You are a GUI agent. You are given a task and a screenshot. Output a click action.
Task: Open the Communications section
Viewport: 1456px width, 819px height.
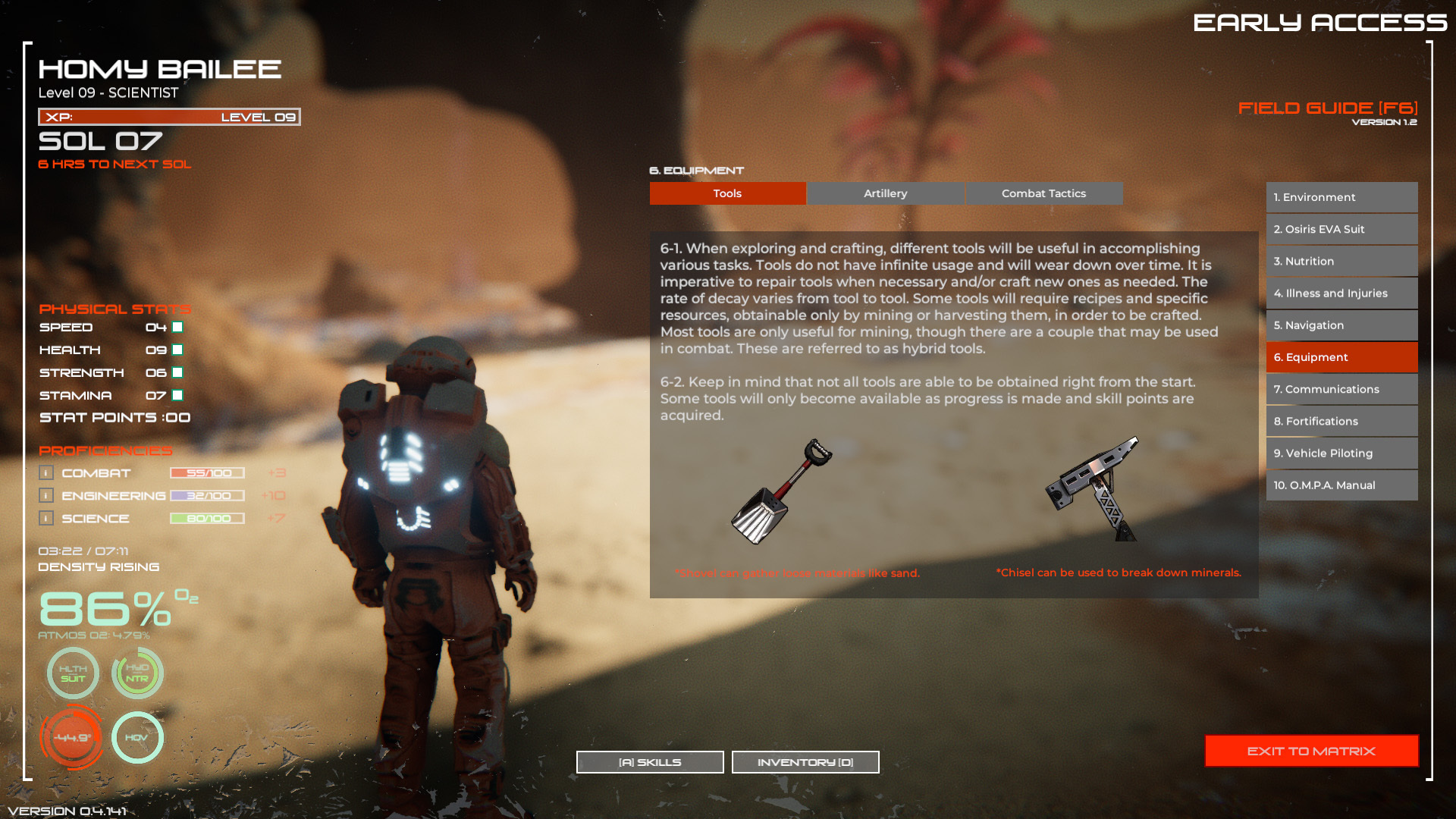coord(1341,389)
